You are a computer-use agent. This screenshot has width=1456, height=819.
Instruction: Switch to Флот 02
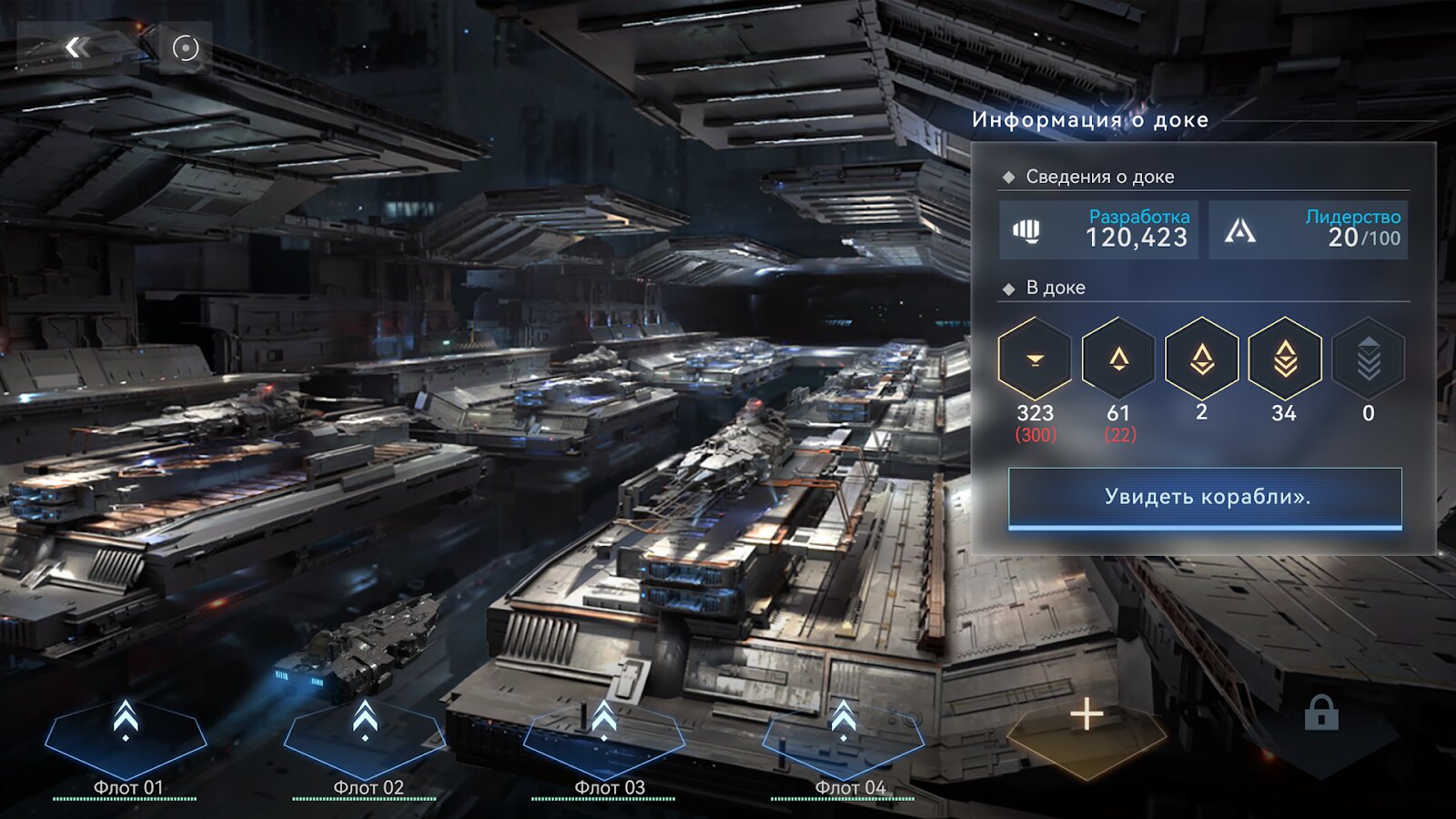point(366,739)
